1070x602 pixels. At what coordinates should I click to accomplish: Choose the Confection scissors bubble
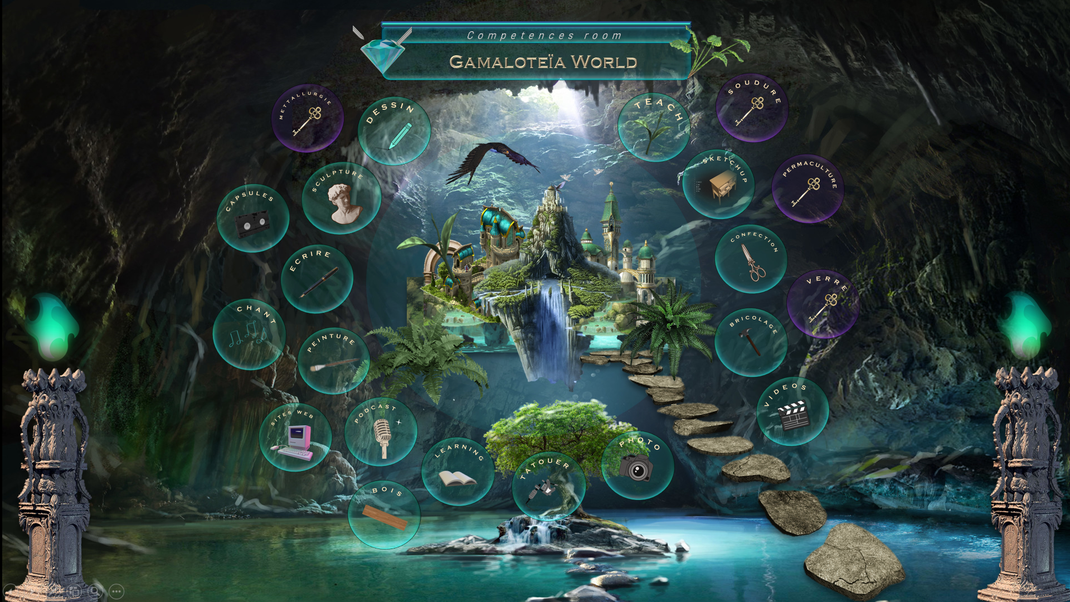click(x=751, y=259)
